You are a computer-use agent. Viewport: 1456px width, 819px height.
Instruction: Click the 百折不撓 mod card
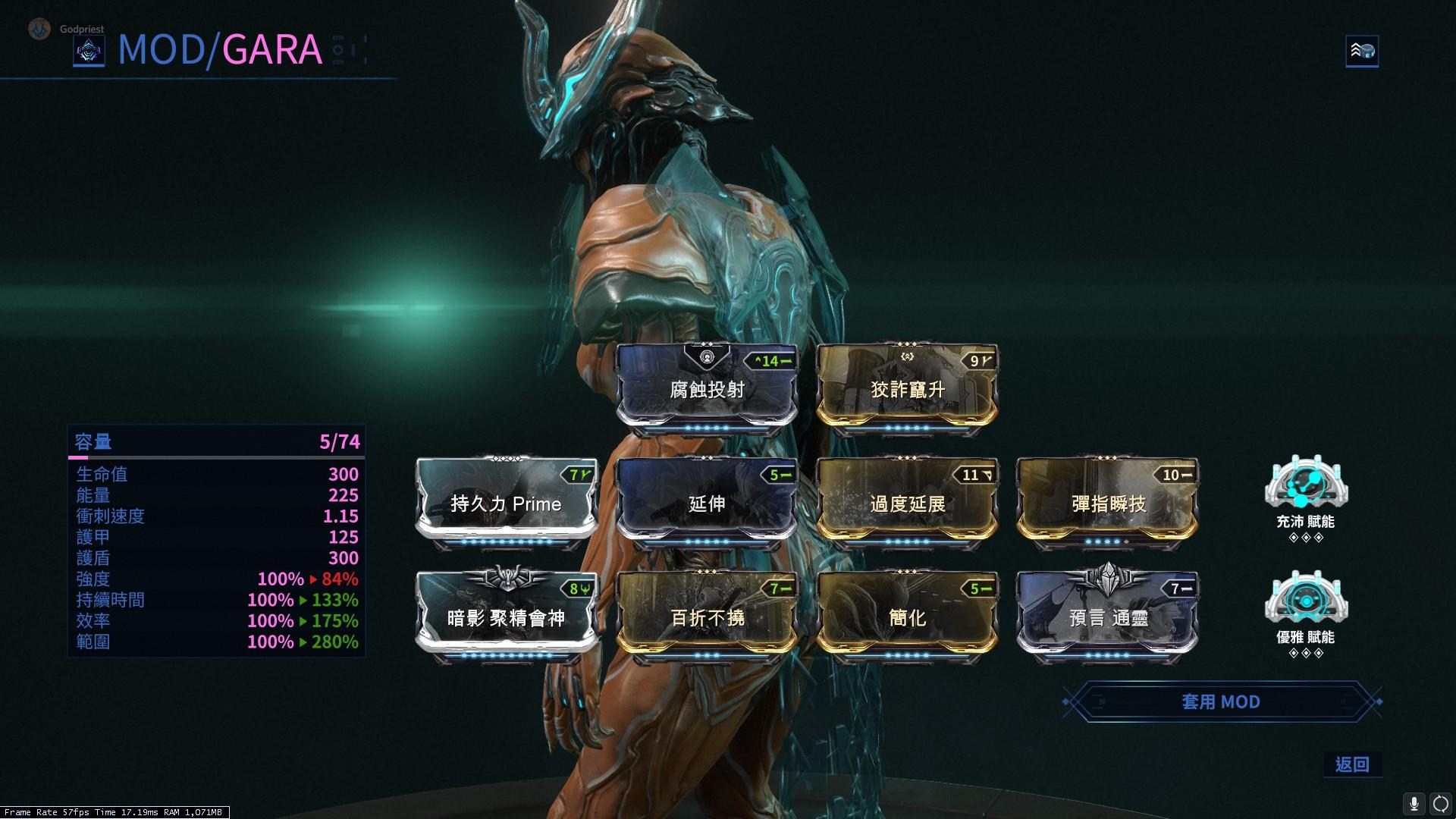tap(707, 617)
